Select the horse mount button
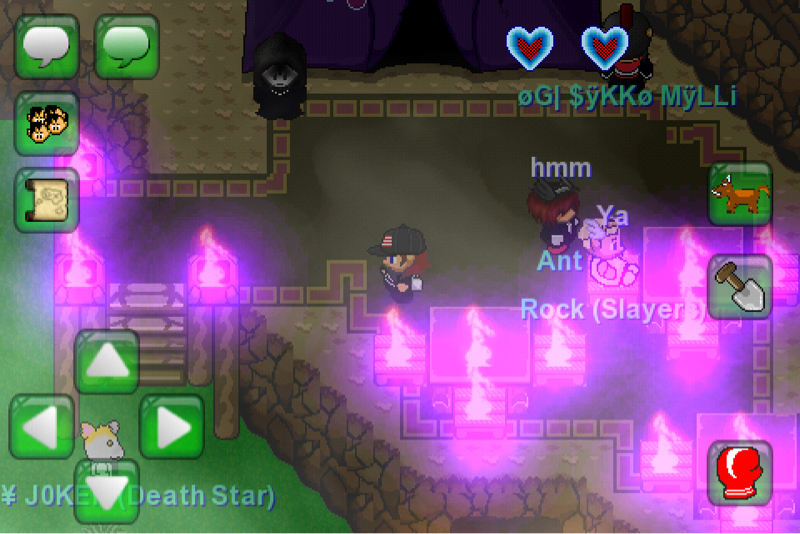The height and width of the screenshot is (534, 800). click(740, 194)
